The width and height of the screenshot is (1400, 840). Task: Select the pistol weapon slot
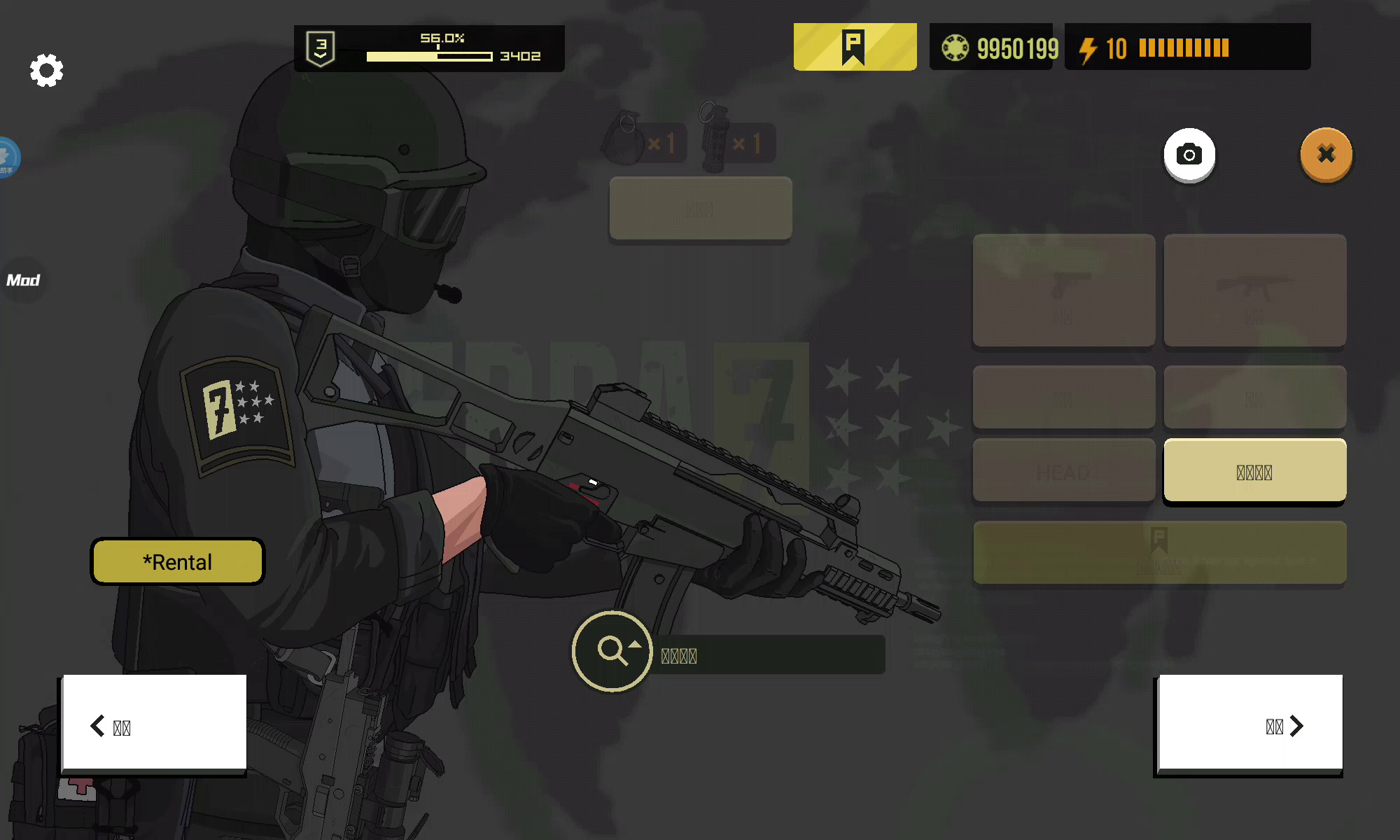[x=1063, y=290]
